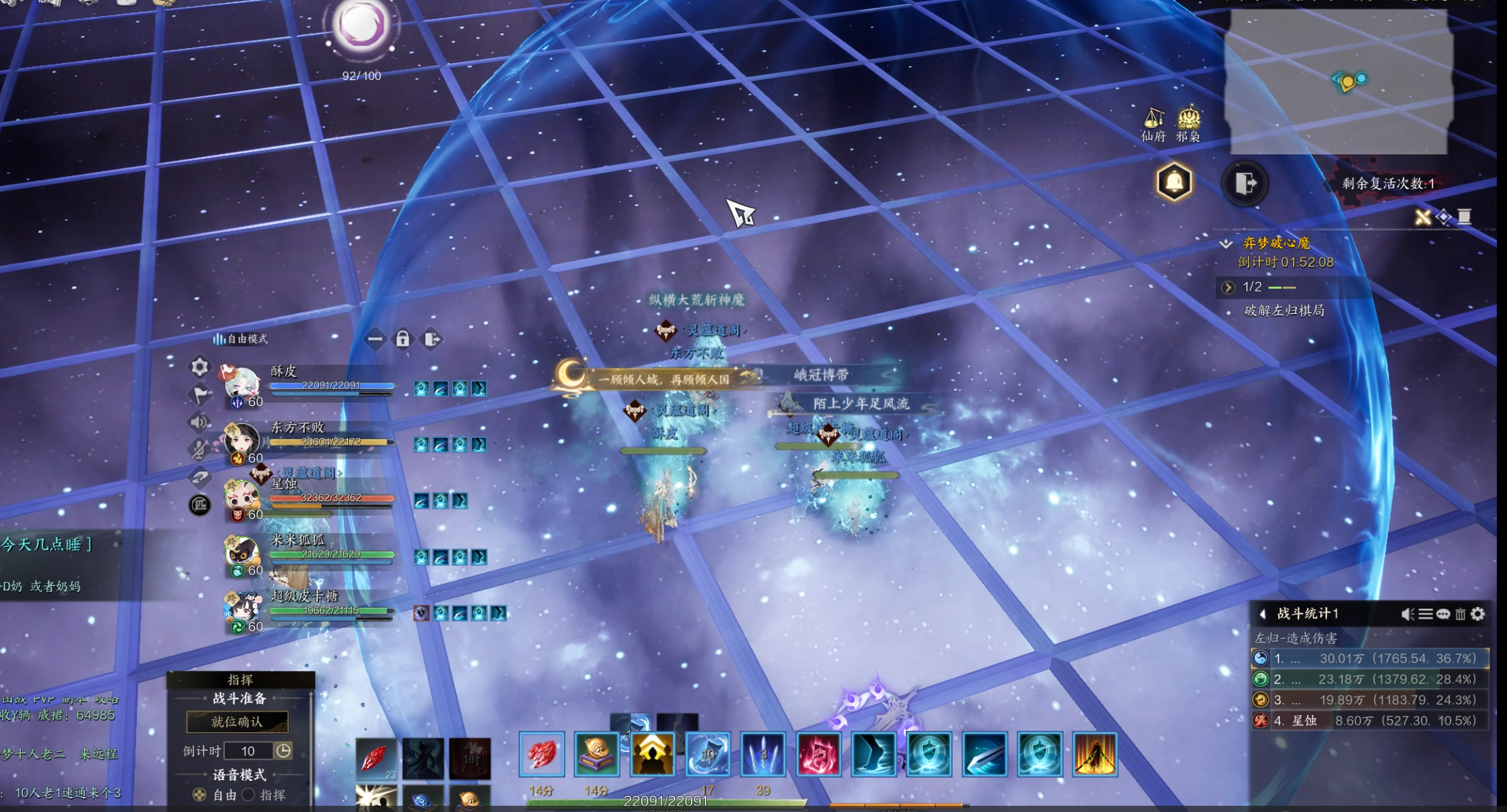Select team member 米米狐狐
Viewport: 1507px width, 812px height.
point(298,540)
